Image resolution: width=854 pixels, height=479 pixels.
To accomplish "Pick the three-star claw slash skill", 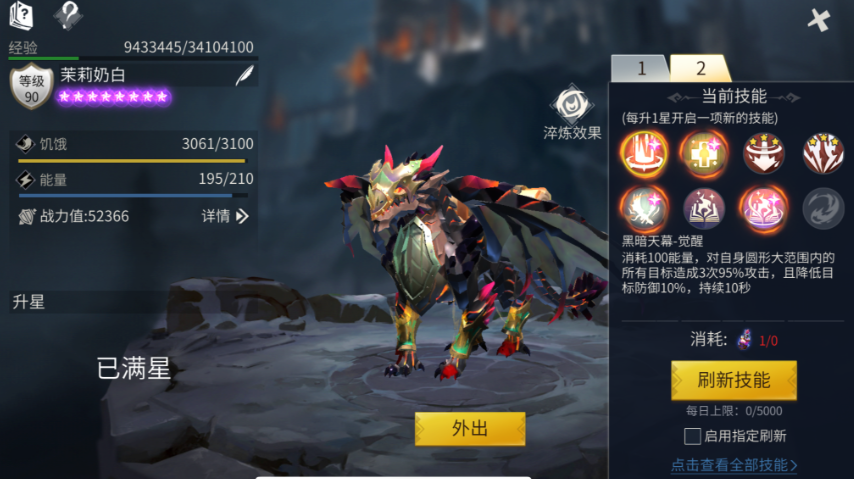I will (823, 153).
